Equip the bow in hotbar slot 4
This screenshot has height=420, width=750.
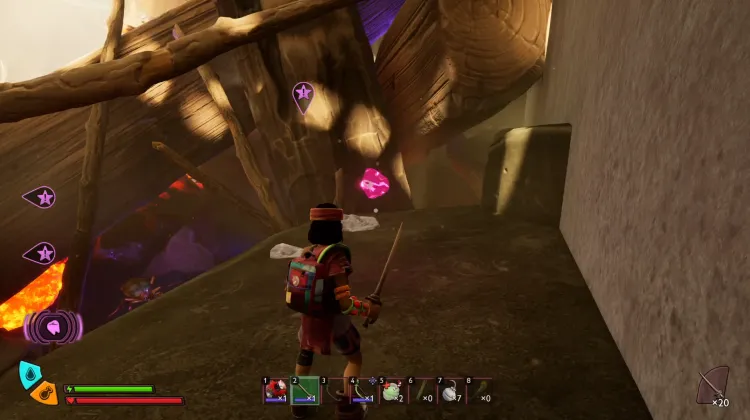click(363, 391)
